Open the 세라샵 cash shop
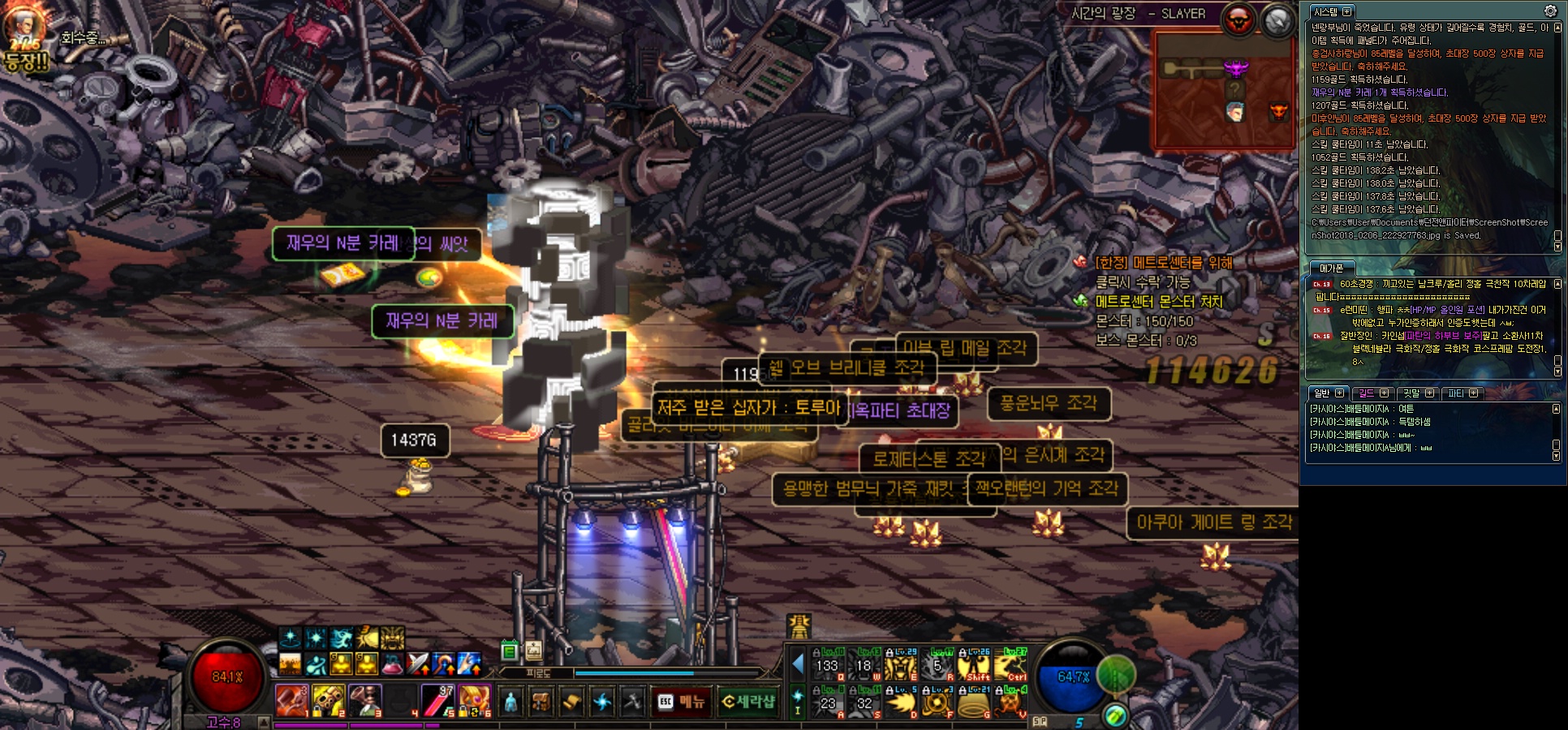The image size is (1568, 730). (x=748, y=702)
